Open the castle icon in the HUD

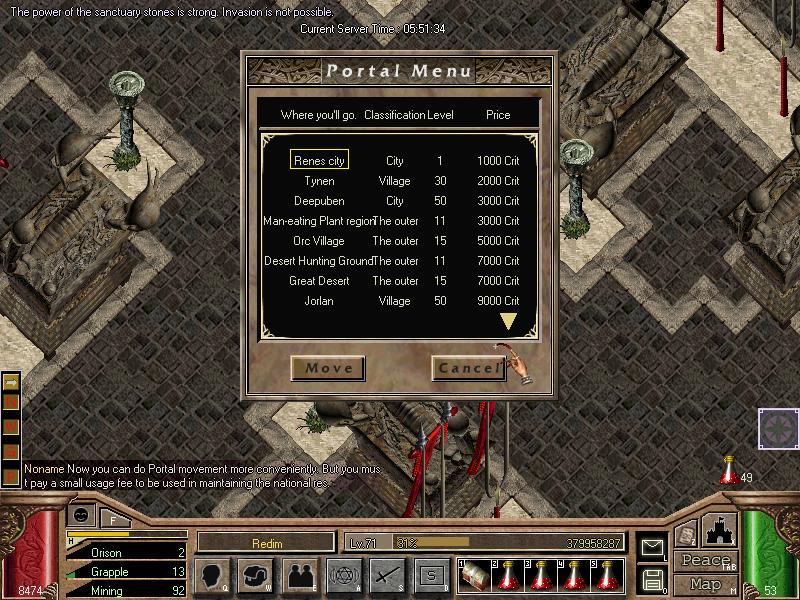point(720,531)
